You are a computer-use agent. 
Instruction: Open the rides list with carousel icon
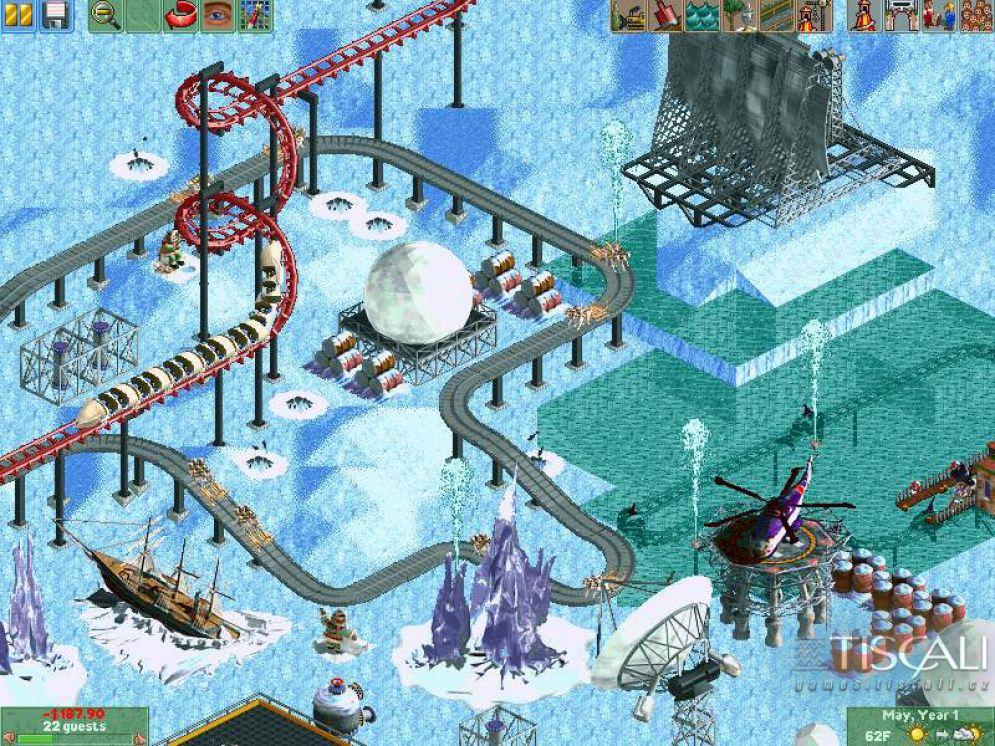pos(862,16)
